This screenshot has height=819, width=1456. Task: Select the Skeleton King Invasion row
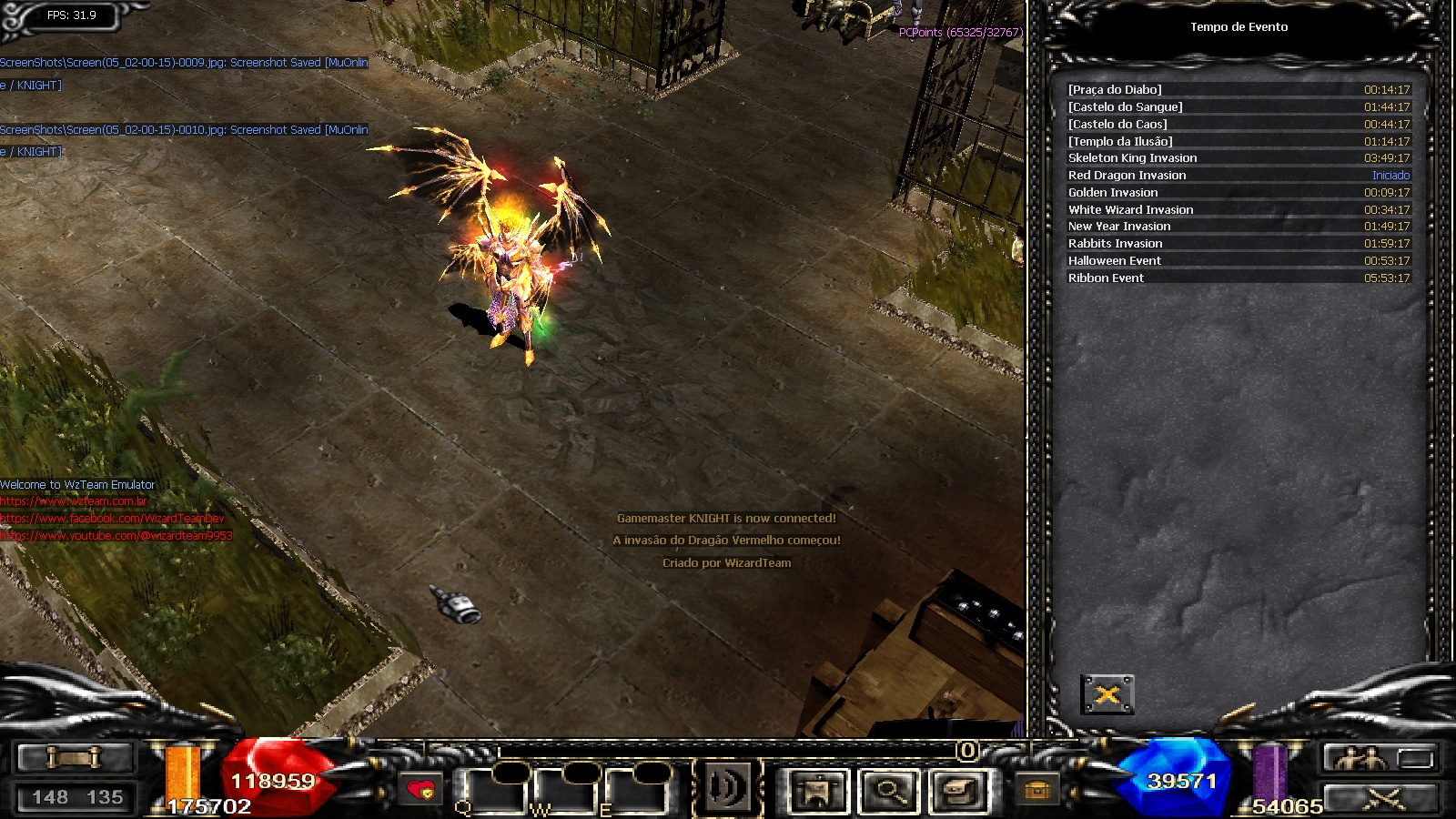tap(1238, 157)
